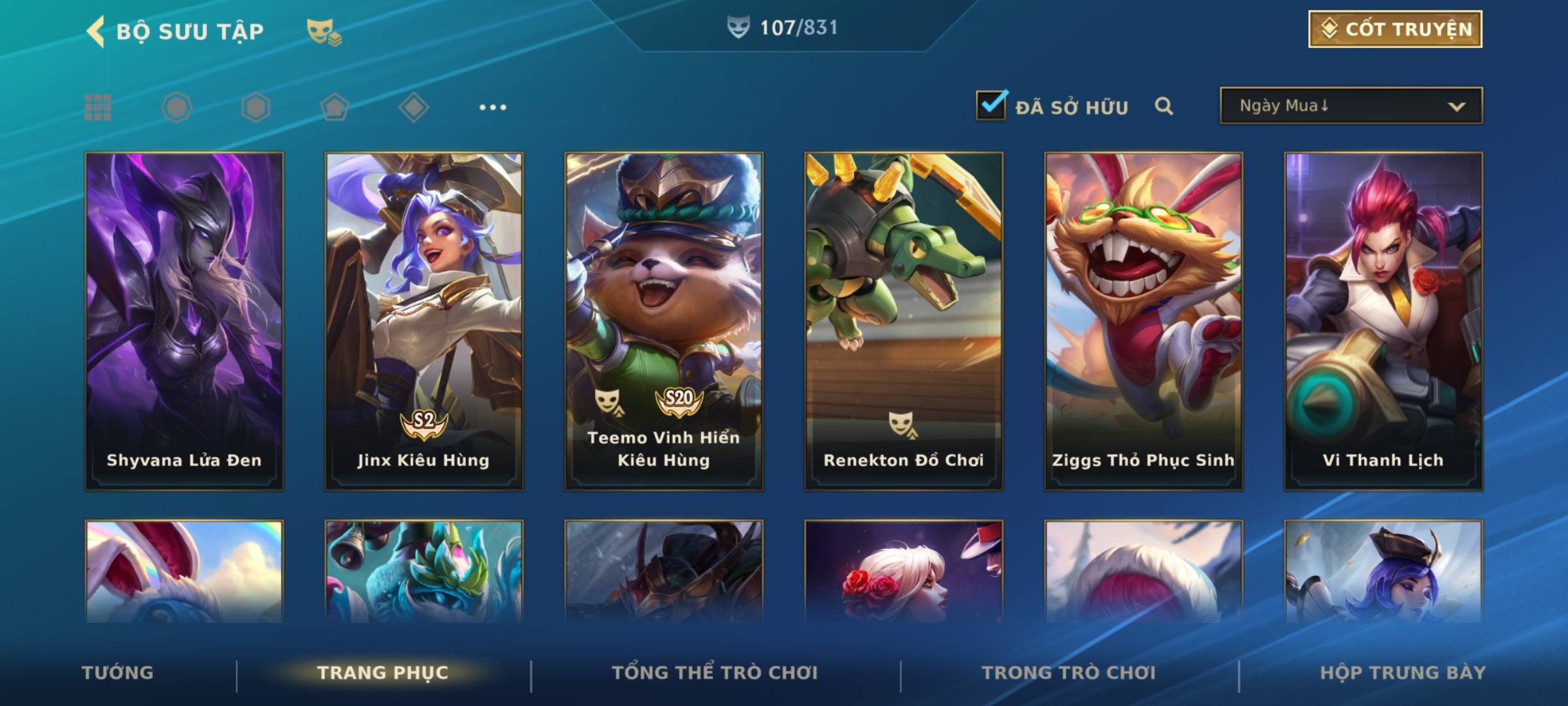This screenshot has height=706, width=1568.
Task: Select Ziggs Thỏ Phục Sinh card
Action: [1143, 321]
